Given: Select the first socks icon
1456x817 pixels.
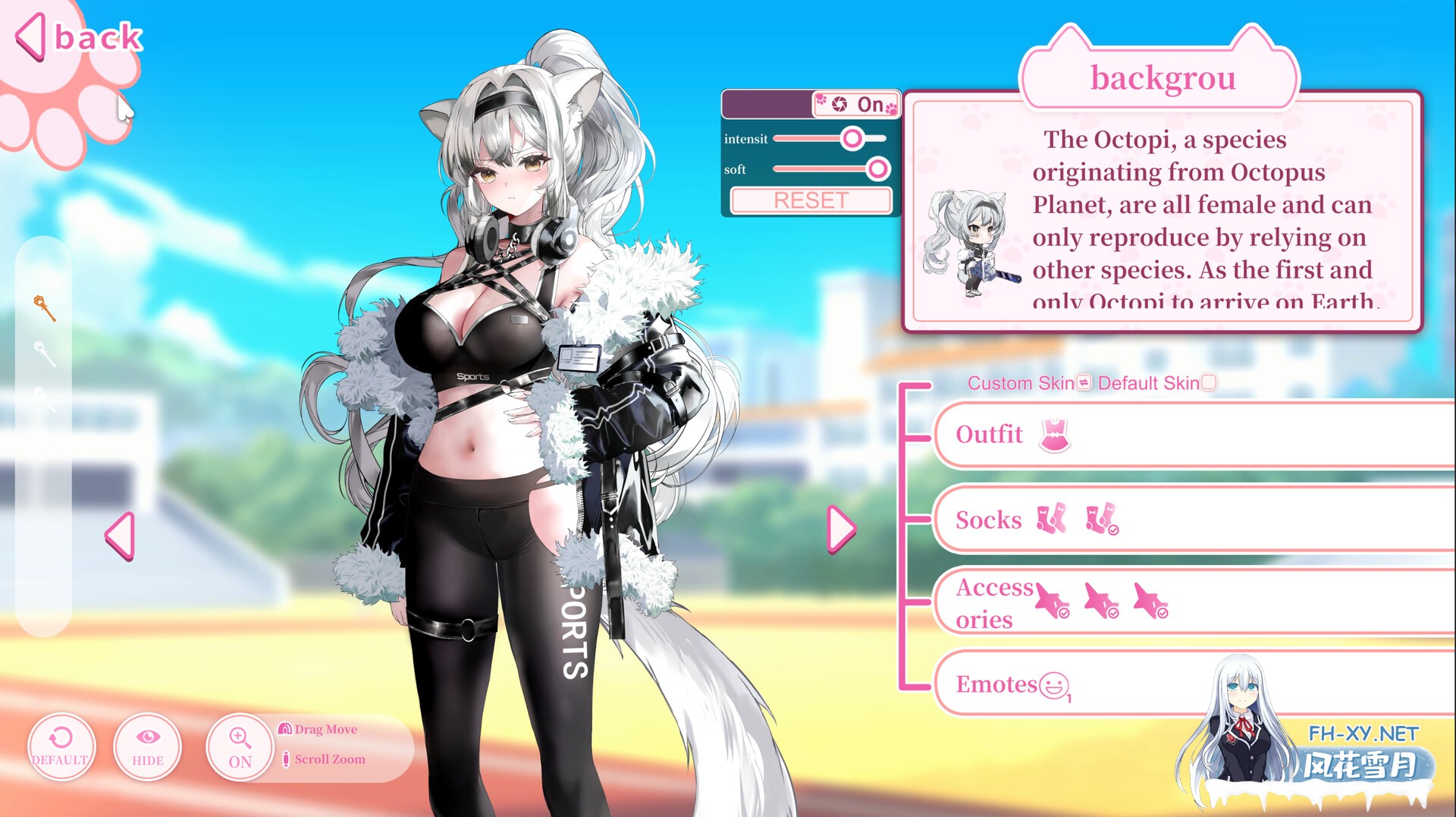Looking at the screenshot, I should pyautogui.click(x=1050, y=520).
